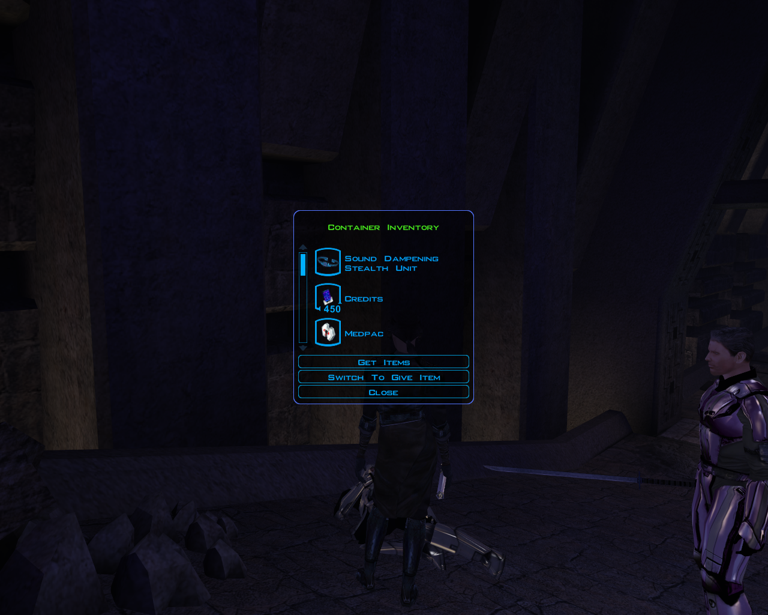
Task: Click the inventory list scrollbar
Action: coord(303,297)
